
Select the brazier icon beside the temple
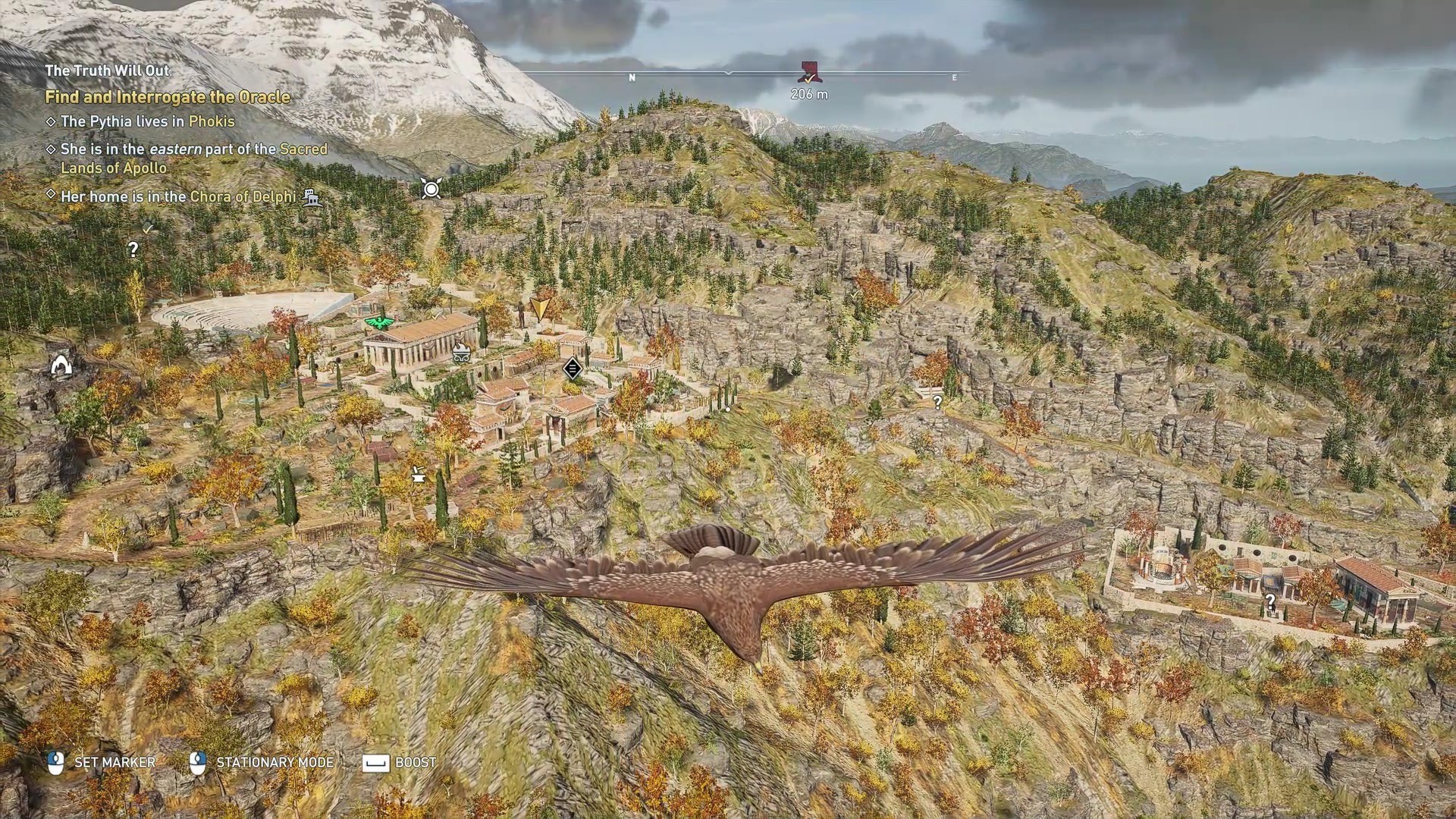(460, 351)
